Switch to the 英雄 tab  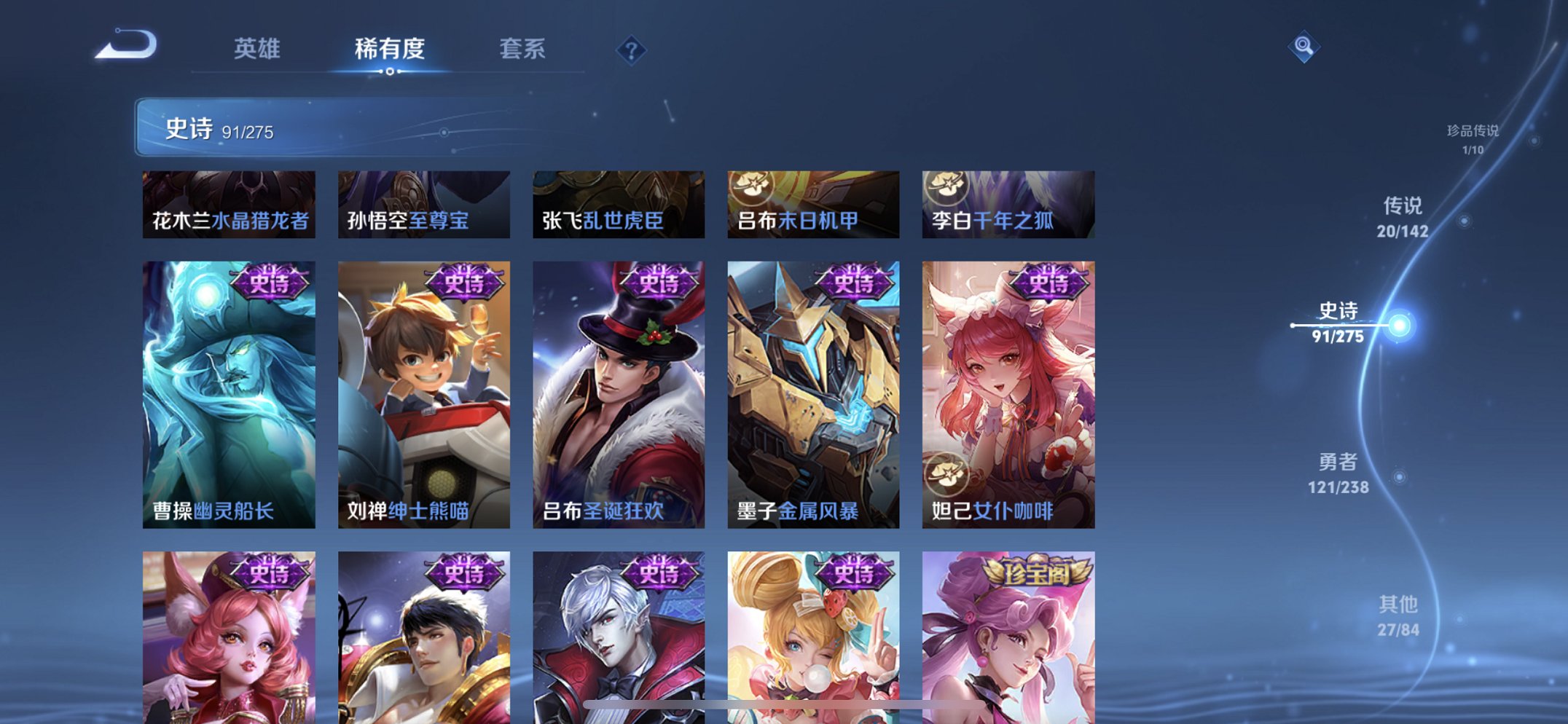256,49
